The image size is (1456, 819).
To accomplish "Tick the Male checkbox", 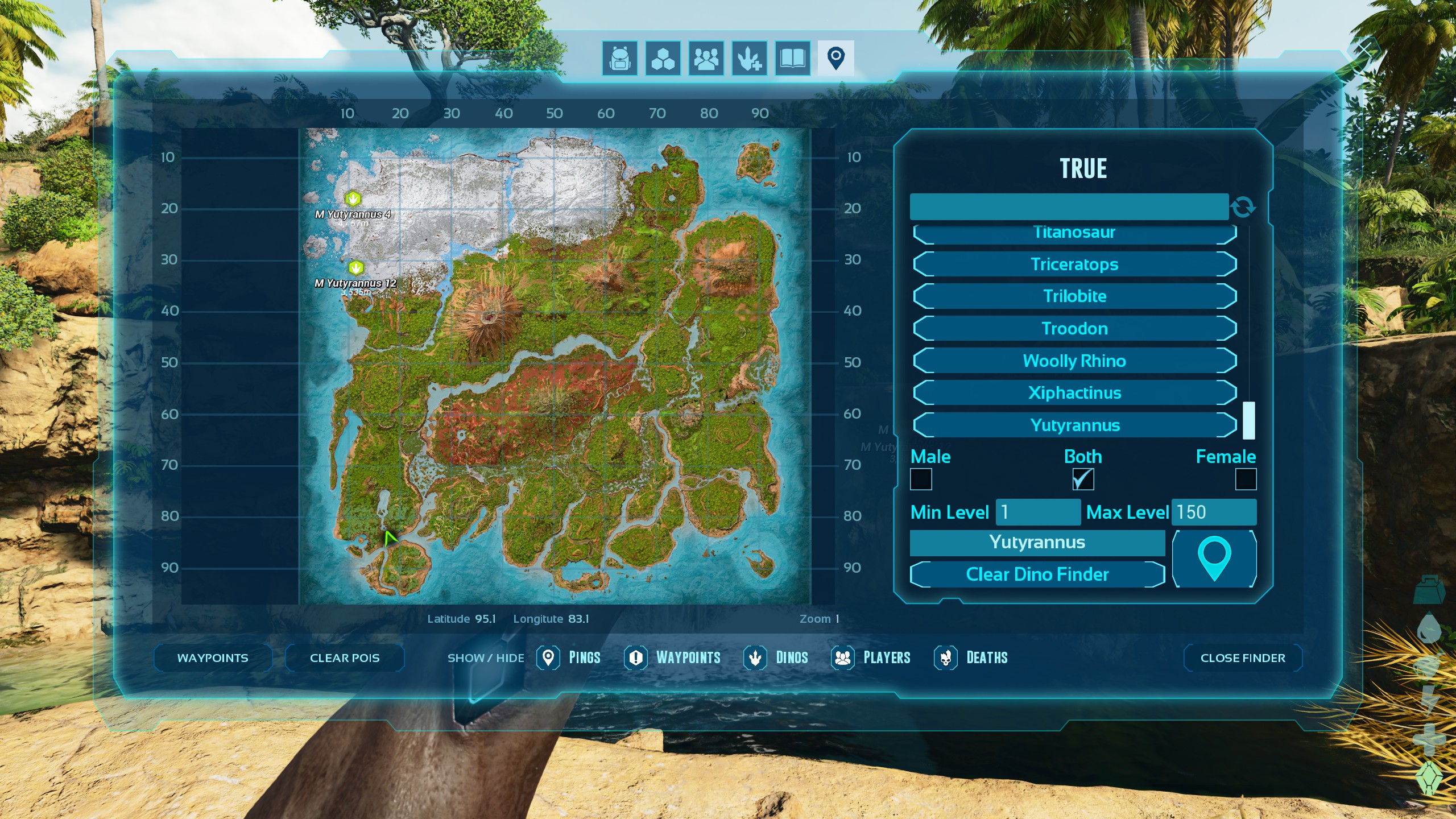I will (x=921, y=479).
